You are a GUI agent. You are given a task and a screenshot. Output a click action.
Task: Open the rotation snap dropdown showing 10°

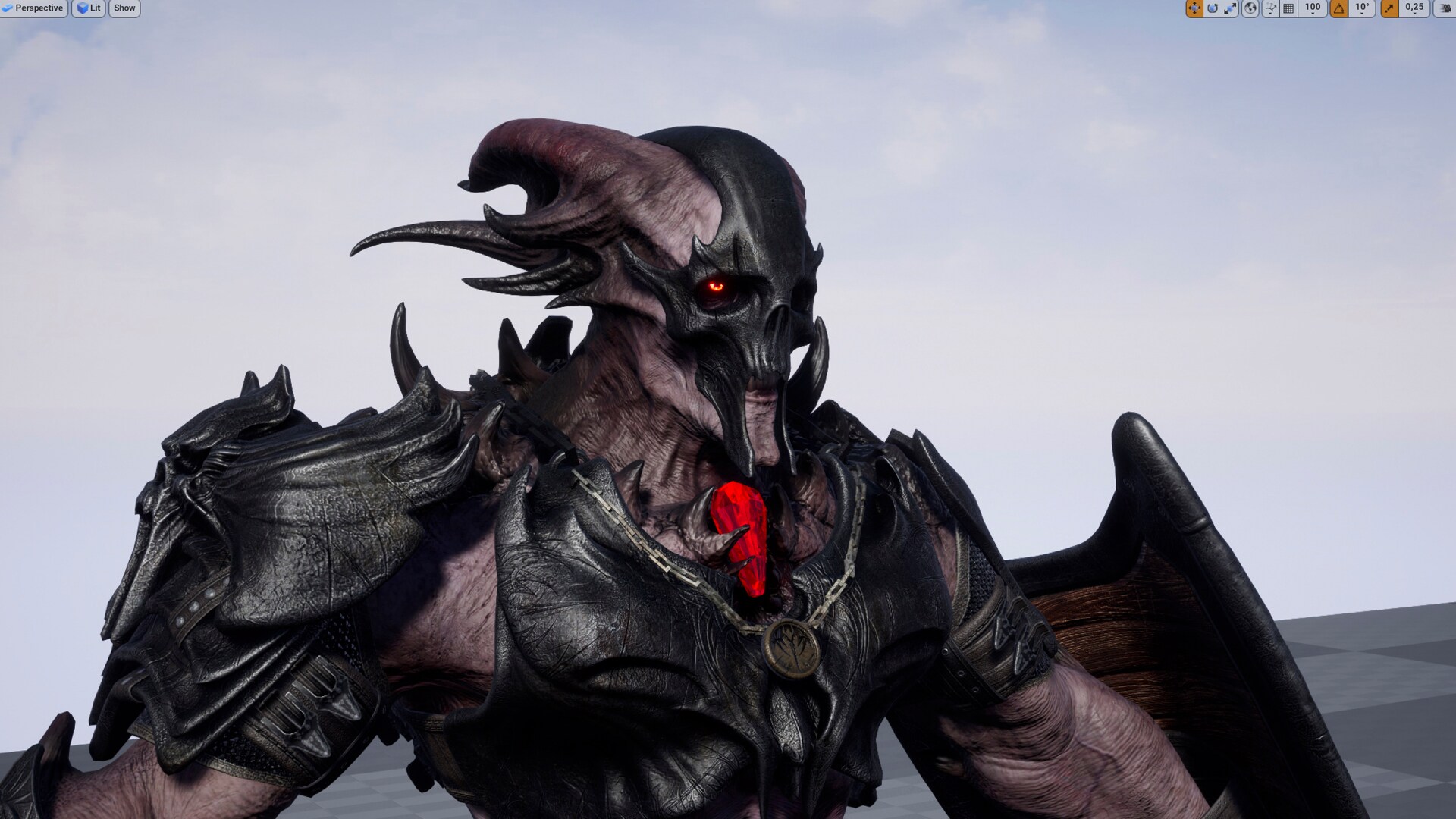1361,8
